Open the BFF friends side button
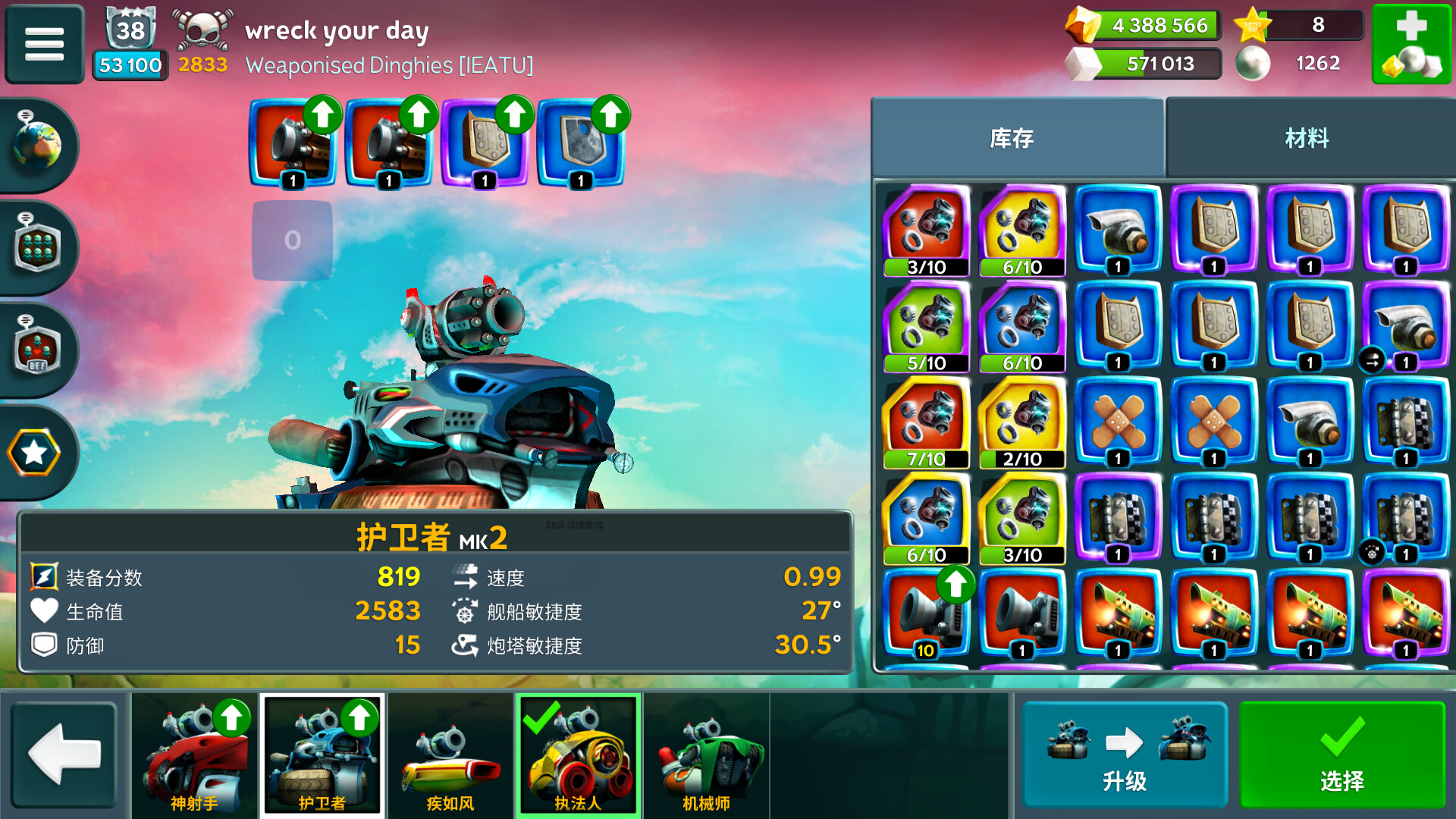This screenshot has height=819, width=1456. pyautogui.click(x=37, y=350)
